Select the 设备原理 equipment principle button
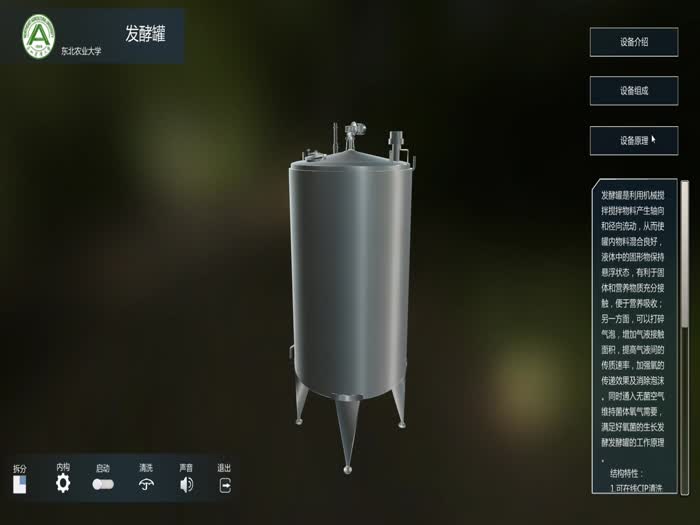This screenshot has width=700, height=525. pyautogui.click(x=633, y=140)
